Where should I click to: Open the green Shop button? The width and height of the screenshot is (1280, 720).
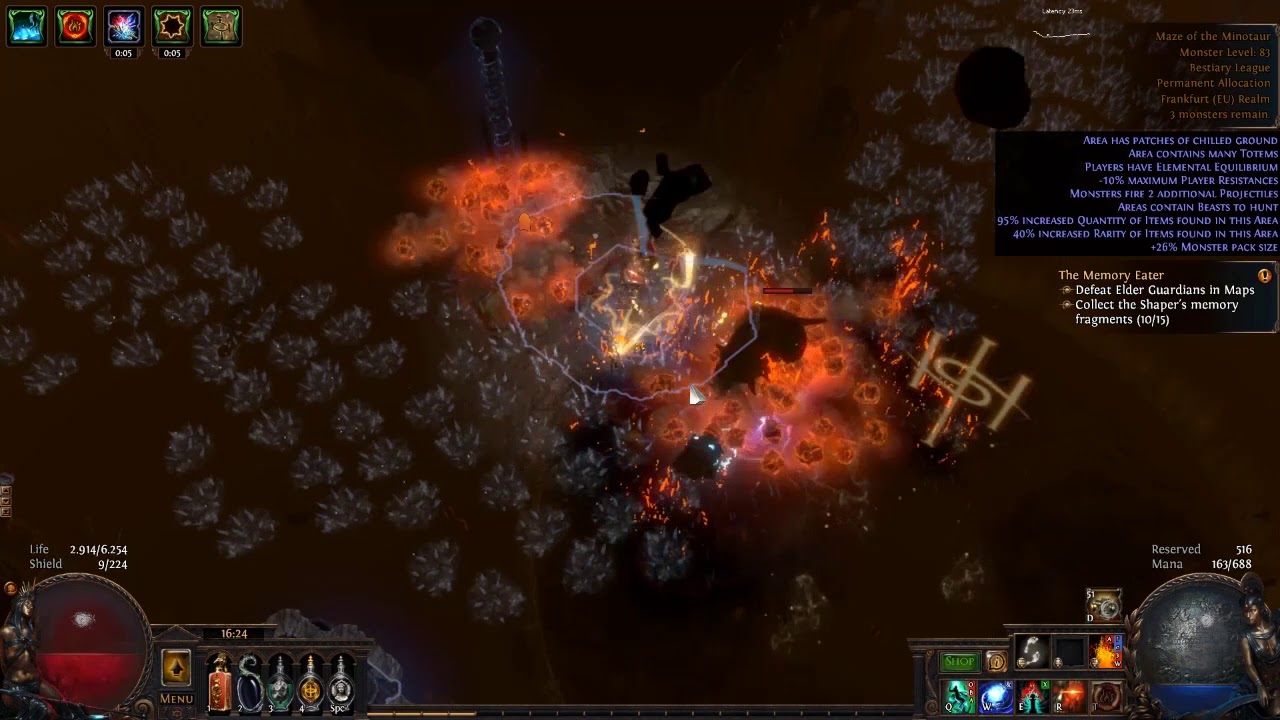click(x=959, y=661)
